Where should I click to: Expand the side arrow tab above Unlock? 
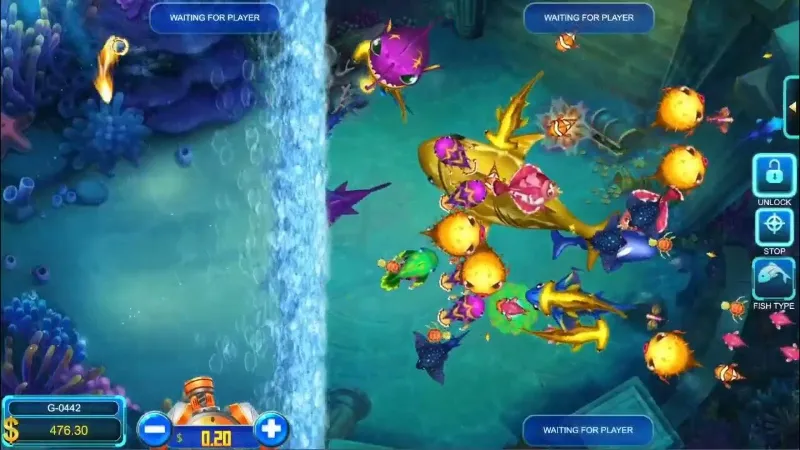pyautogui.click(x=793, y=107)
